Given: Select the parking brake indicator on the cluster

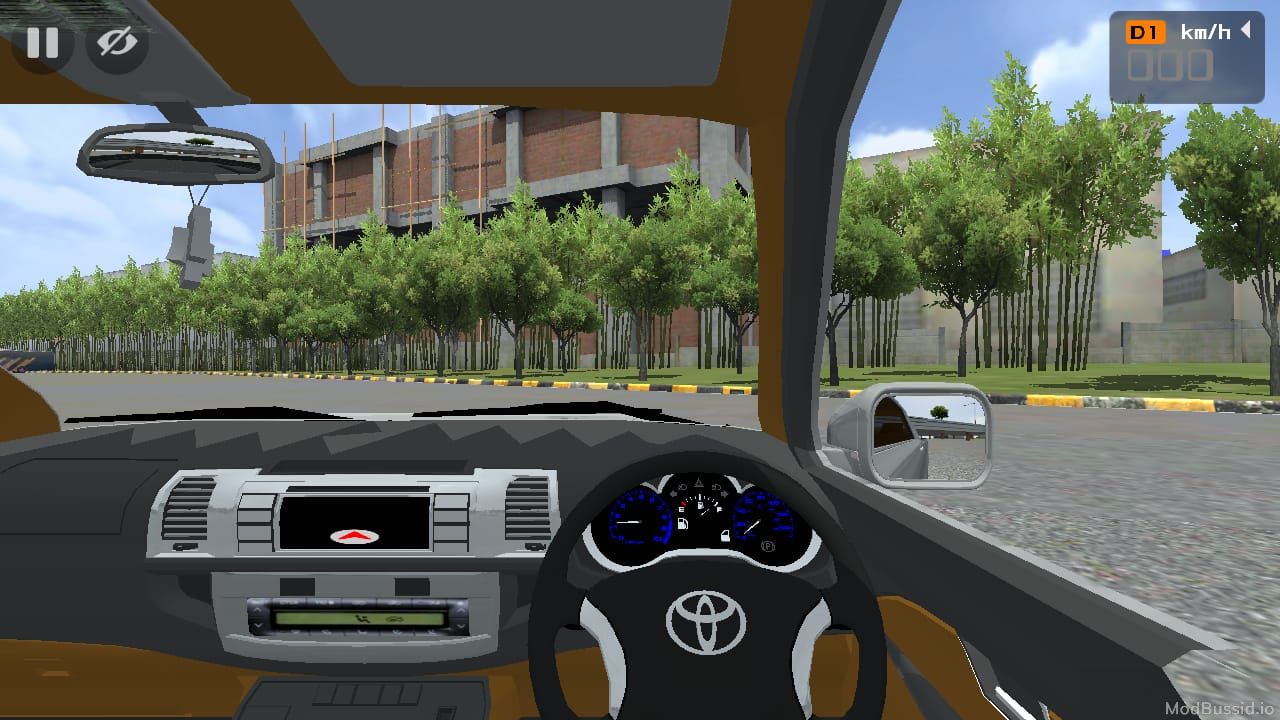Looking at the screenshot, I should pos(767,546).
